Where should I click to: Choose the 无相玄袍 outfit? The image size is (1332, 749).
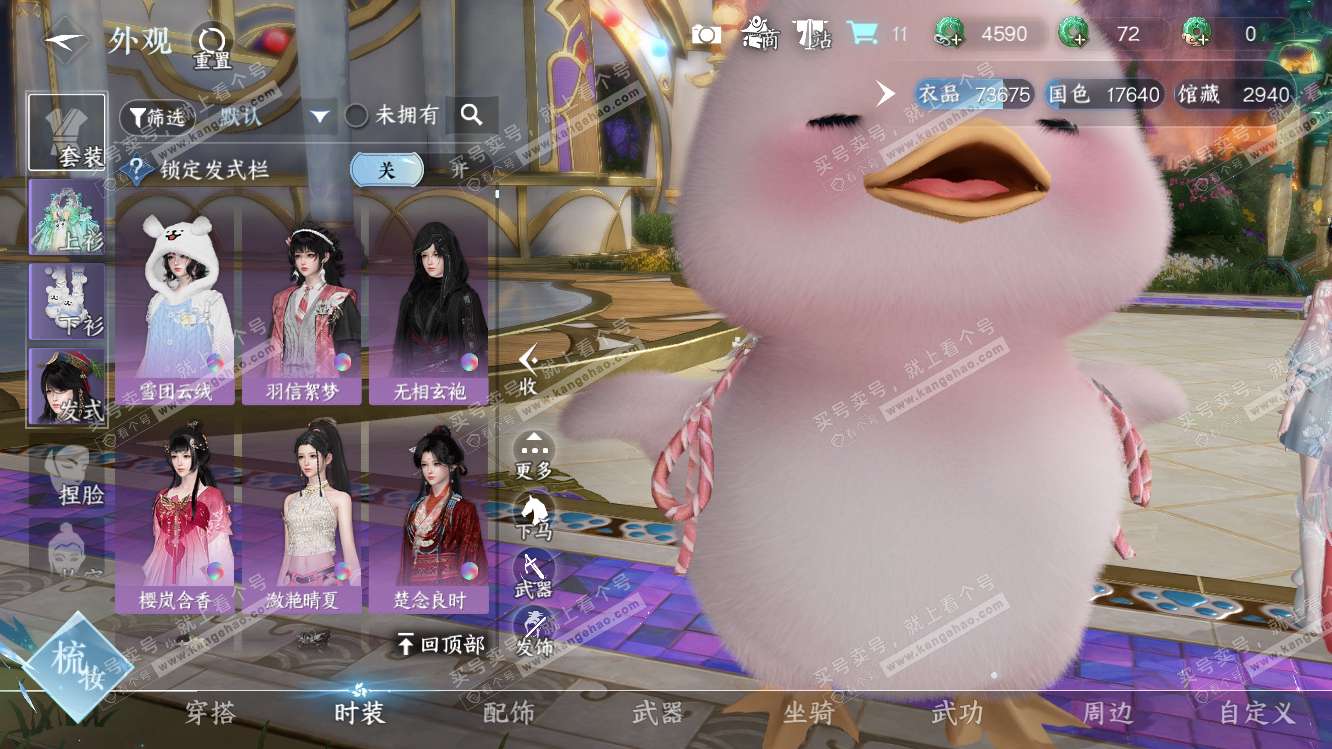point(428,305)
